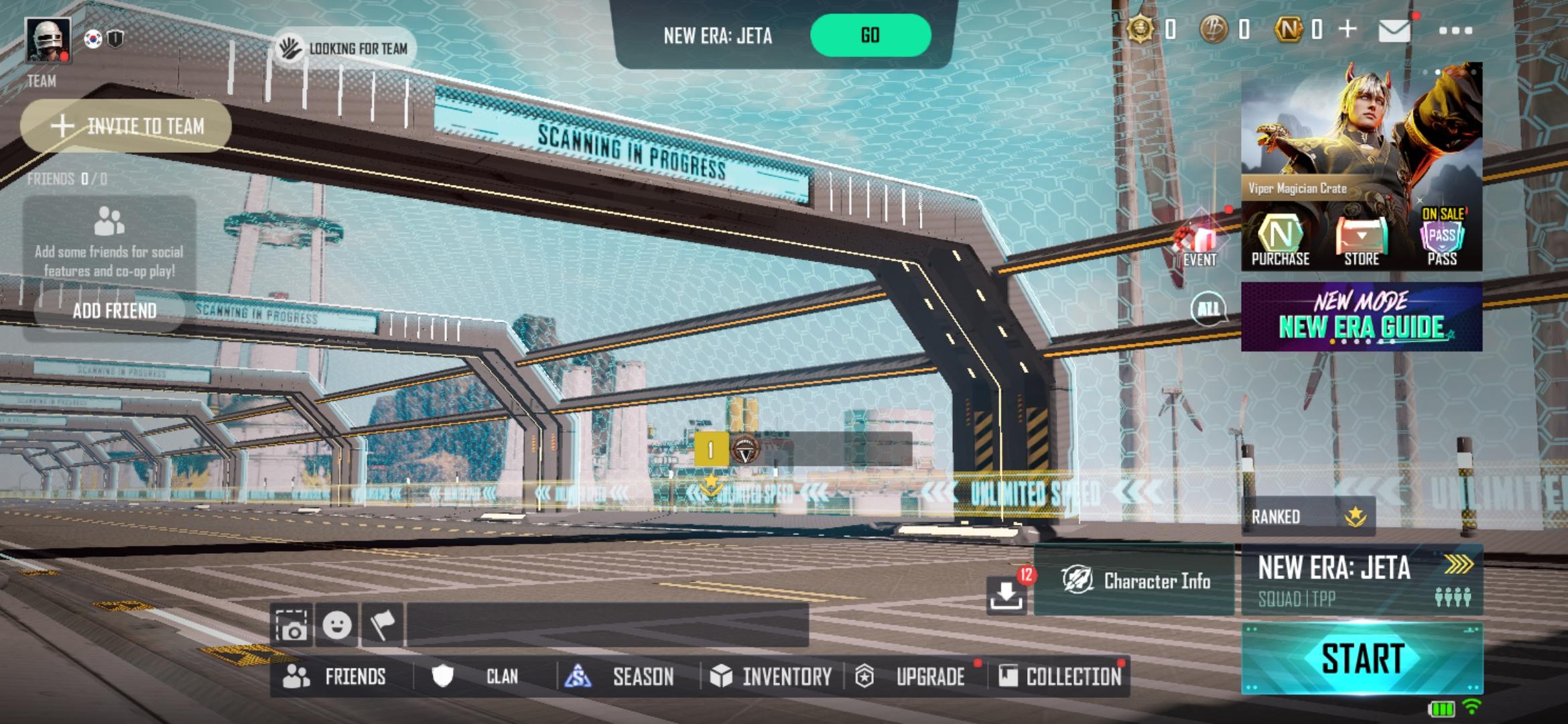The width and height of the screenshot is (1568, 724).
Task: Open the Invite to Team option
Action: tap(126, 126)
